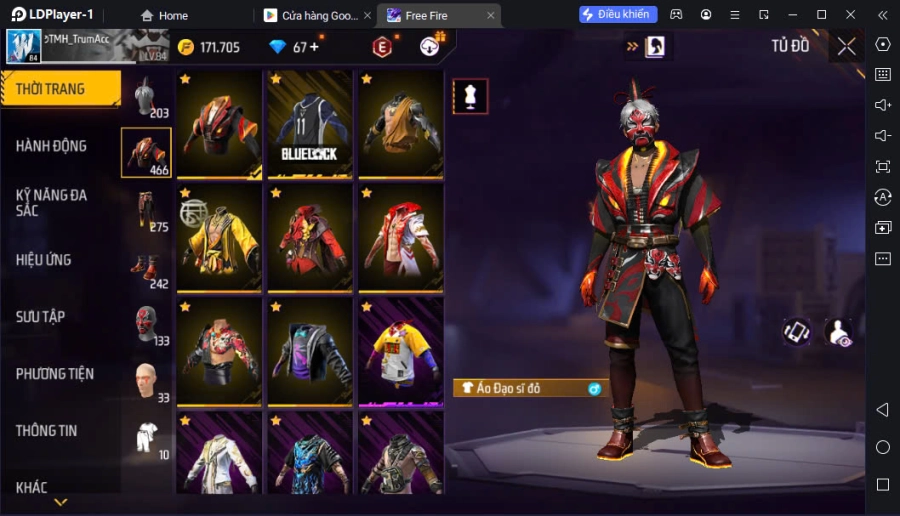The height and width of the screenshot is (516, 900).
Task: Open the KỸ NĂNG ĐA SẮC tab
Action: (x=52, y=202)
